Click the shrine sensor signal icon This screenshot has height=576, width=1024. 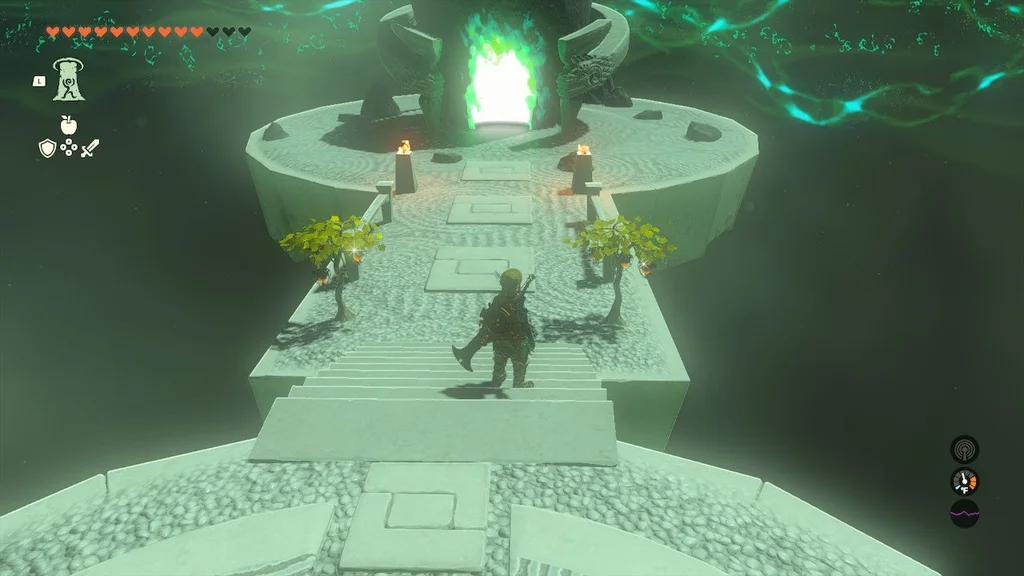pos(964,449)
